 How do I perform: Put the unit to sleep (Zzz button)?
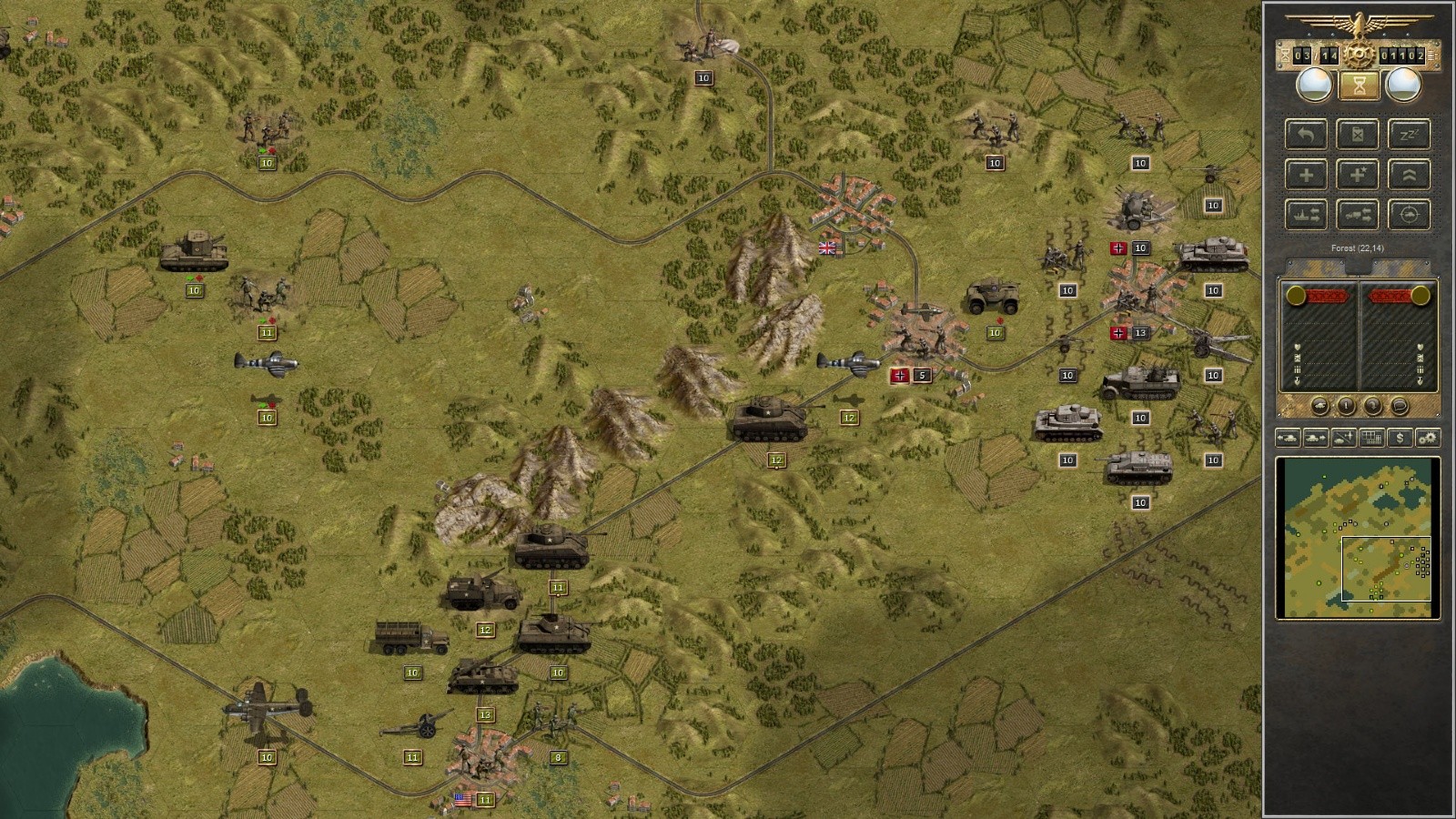(x=1409, y=135)
